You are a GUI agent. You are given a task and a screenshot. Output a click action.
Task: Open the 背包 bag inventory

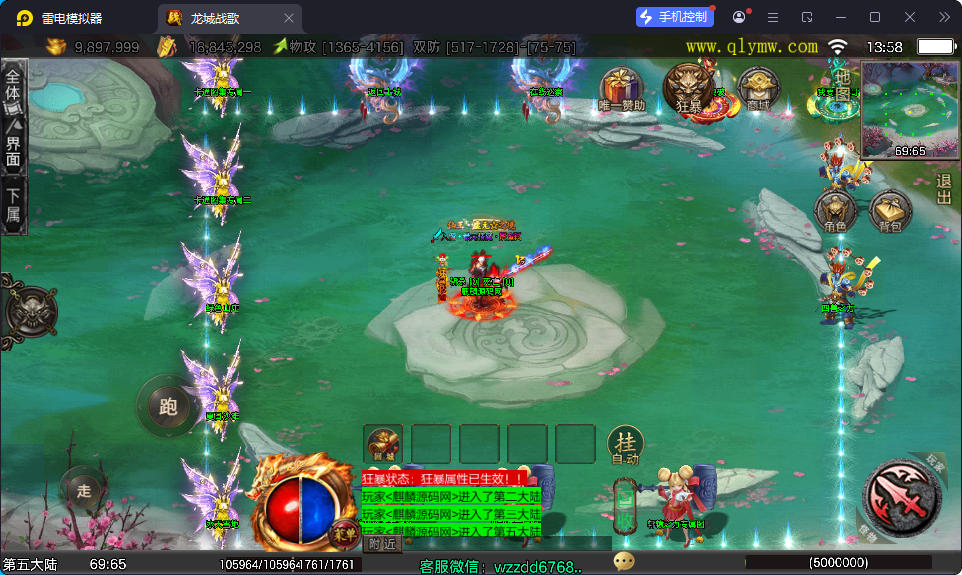tap(890, 210)
